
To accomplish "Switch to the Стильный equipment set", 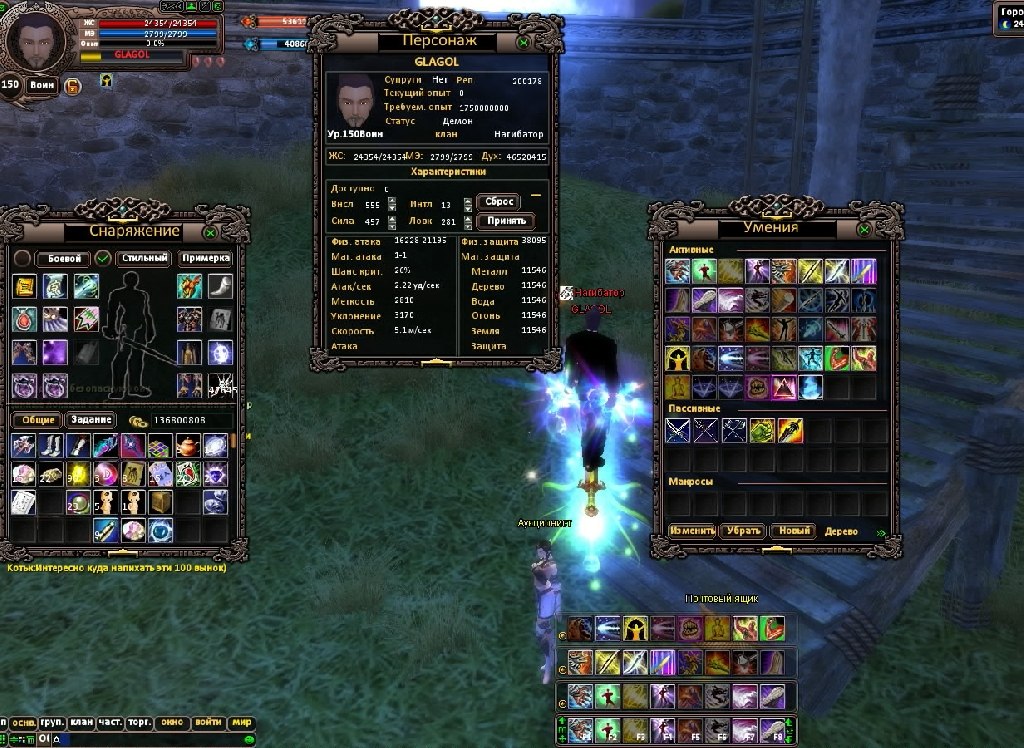I will [144, 258].
